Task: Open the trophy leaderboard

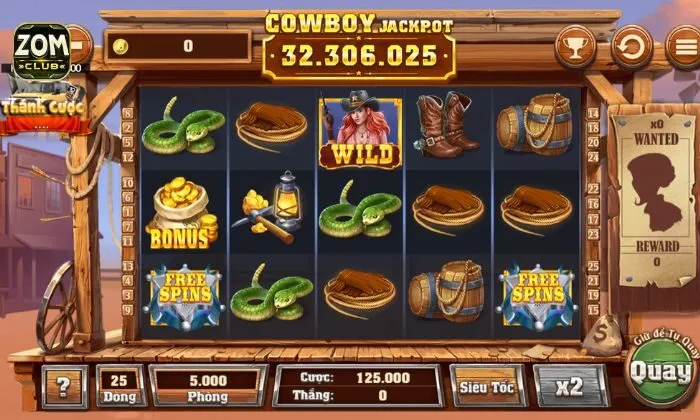Action: 574,46
